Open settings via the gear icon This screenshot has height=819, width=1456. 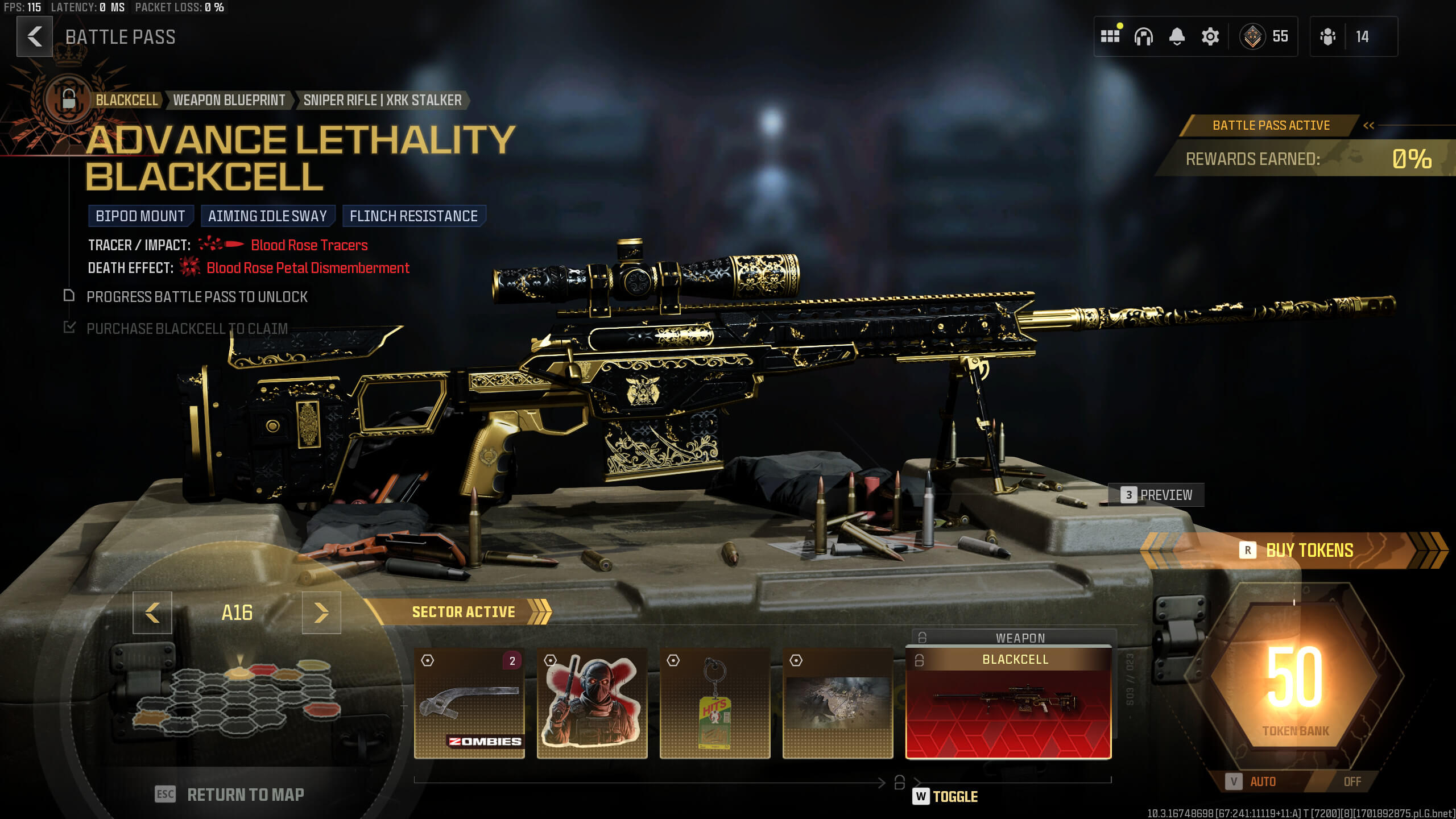point(1210,36)
